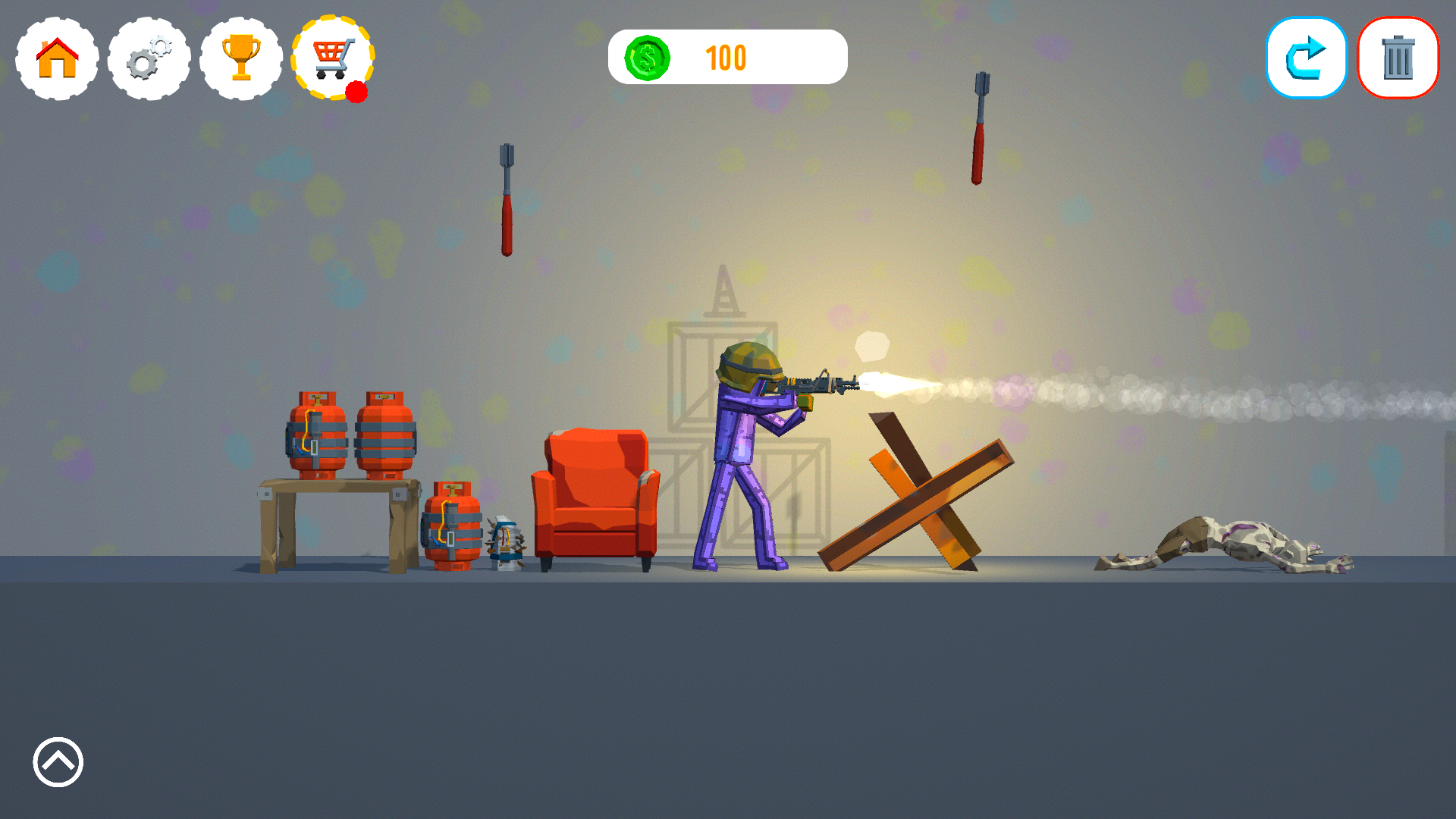This screenshot has width=1456, height=819.
Task: Open the shop with the cart icon
Action: tap(331, 57)
